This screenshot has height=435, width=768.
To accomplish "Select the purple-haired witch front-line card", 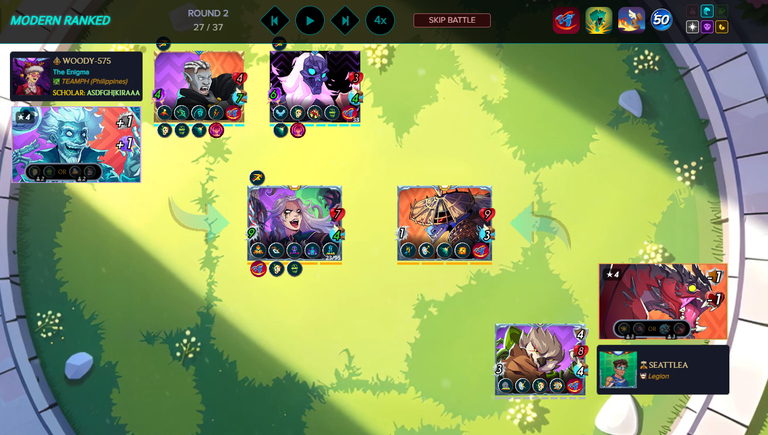I will [x=296, y=223].
